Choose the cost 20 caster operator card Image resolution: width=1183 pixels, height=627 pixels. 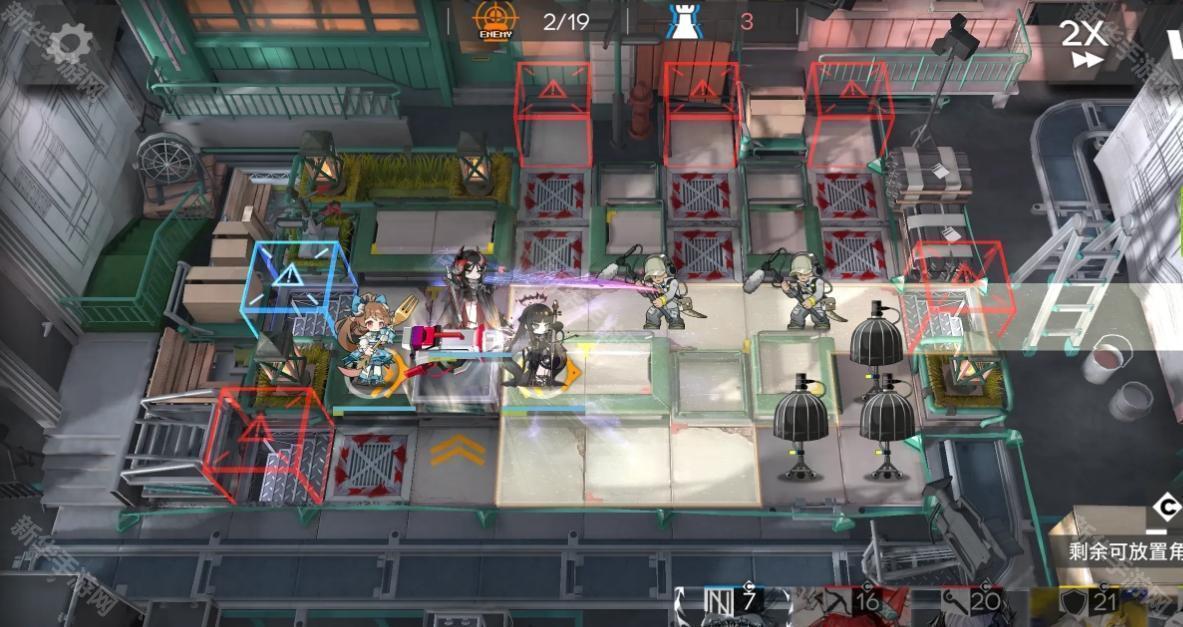click(x=972, y=607)
